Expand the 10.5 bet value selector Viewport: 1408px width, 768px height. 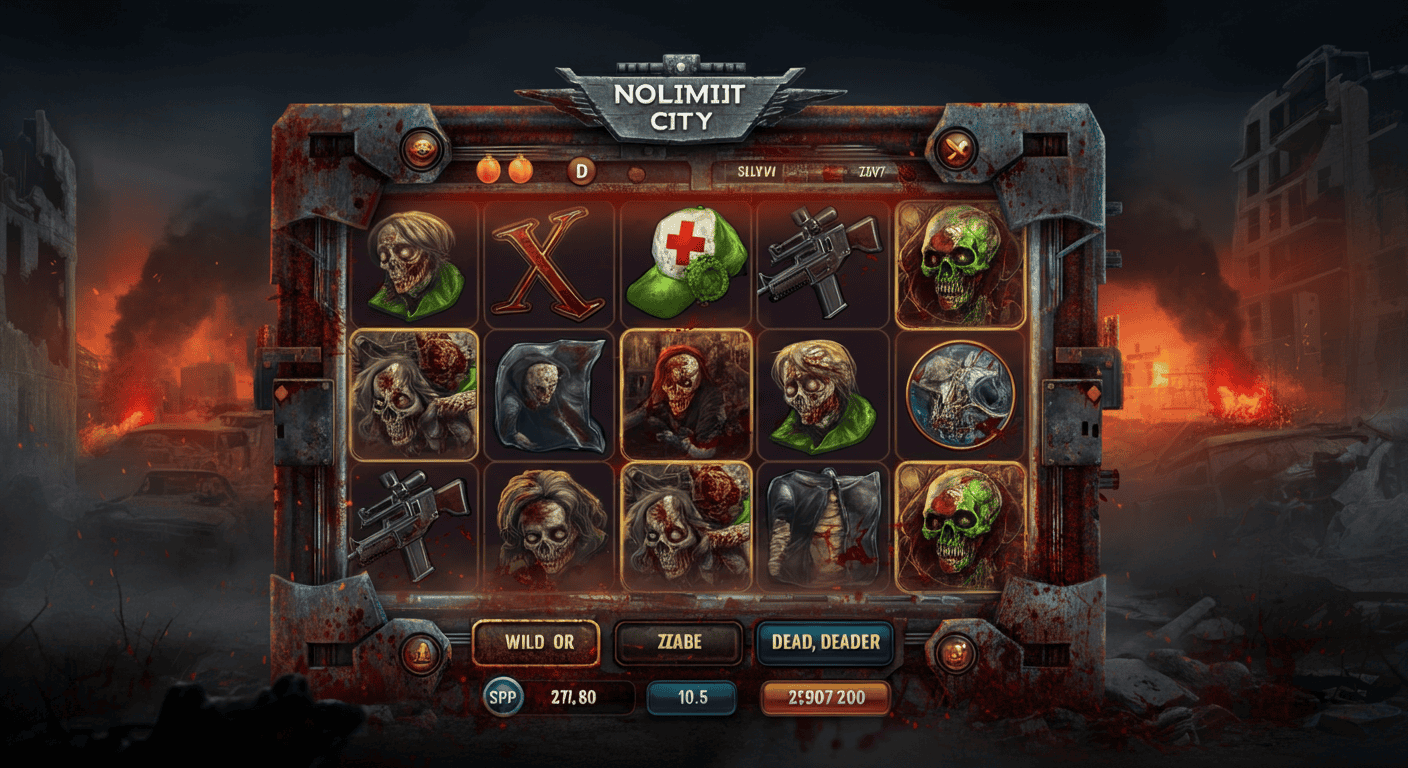691,697
